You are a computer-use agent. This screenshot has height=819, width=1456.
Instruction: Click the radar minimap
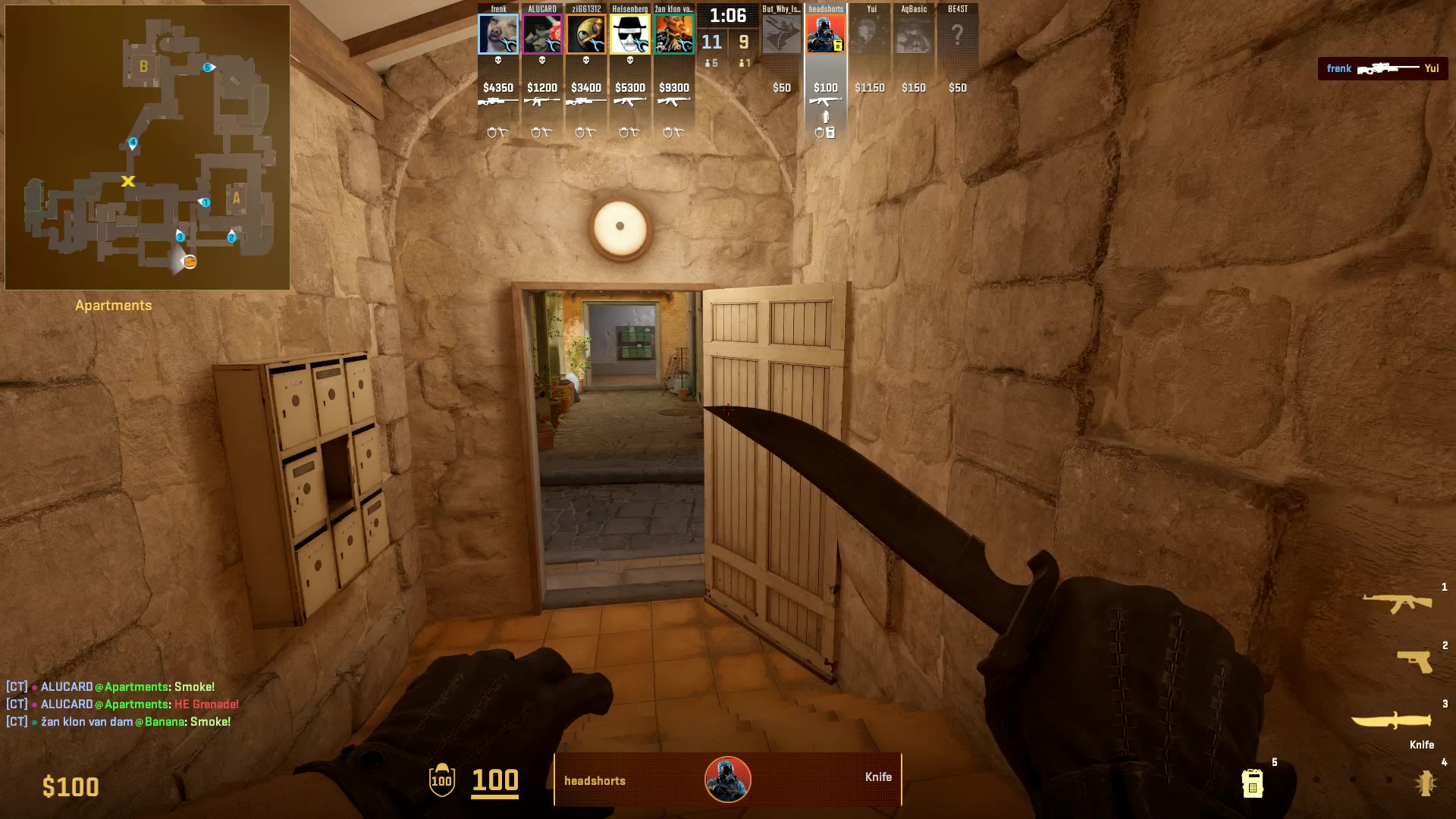click(x=147, y=147)
